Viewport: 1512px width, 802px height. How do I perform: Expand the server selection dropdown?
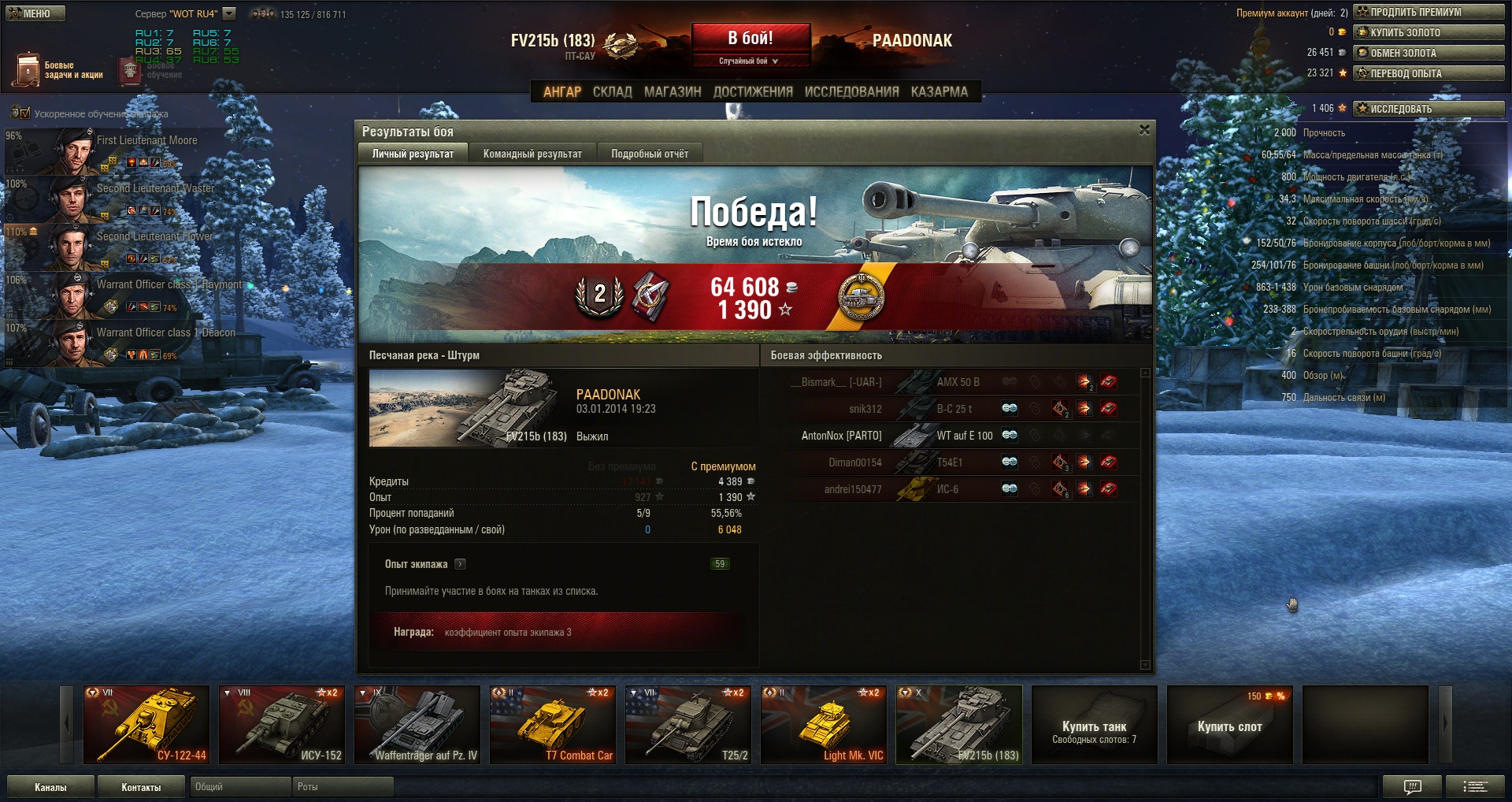[x=229, y=13]
